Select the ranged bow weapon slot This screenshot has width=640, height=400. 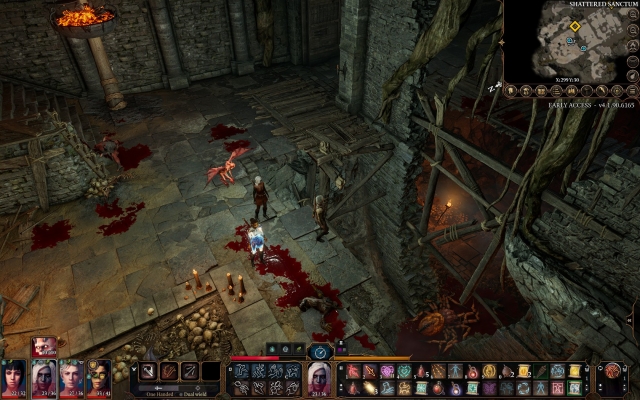click(190, 371)
